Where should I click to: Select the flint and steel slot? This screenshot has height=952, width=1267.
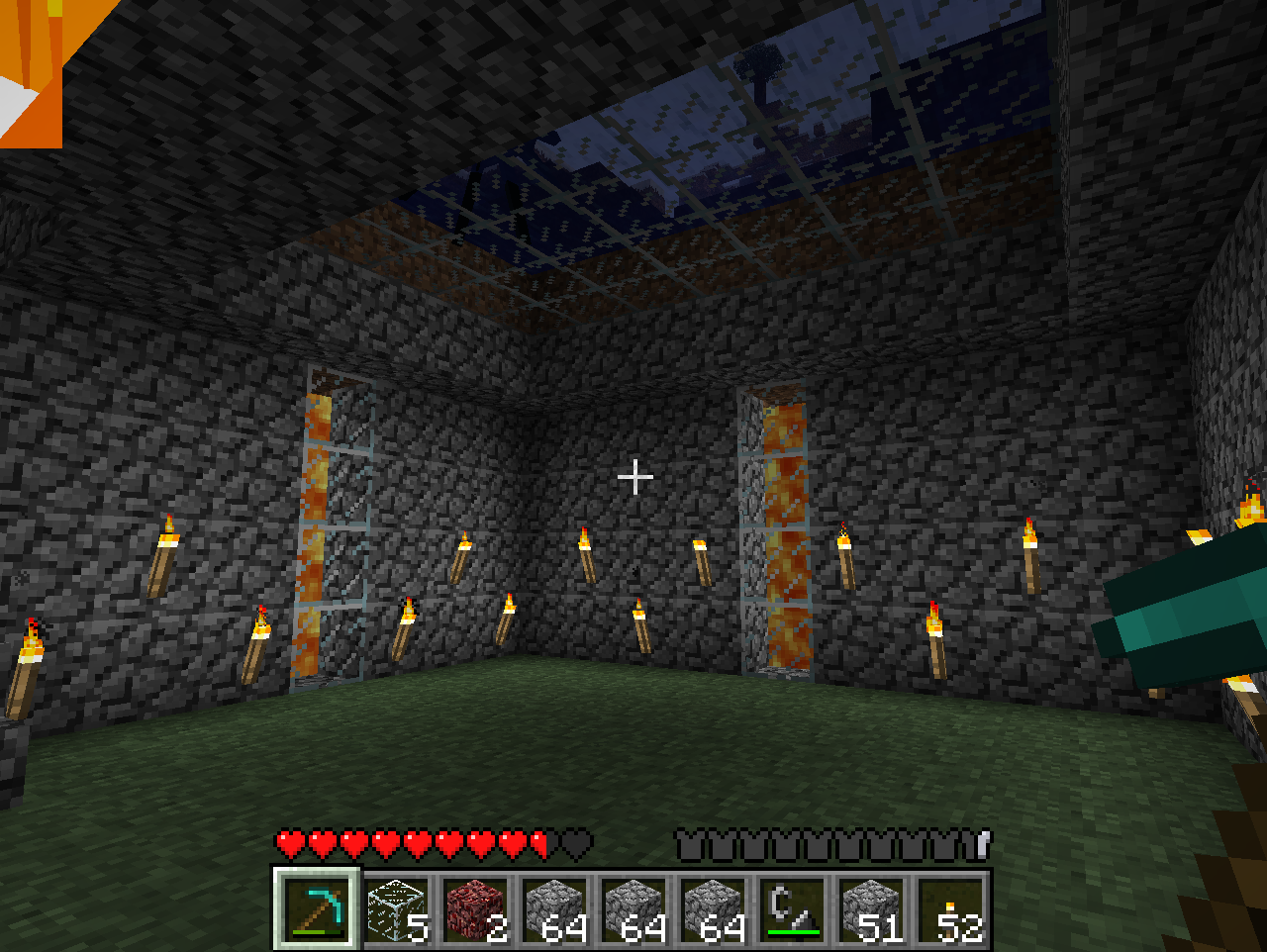793,908
